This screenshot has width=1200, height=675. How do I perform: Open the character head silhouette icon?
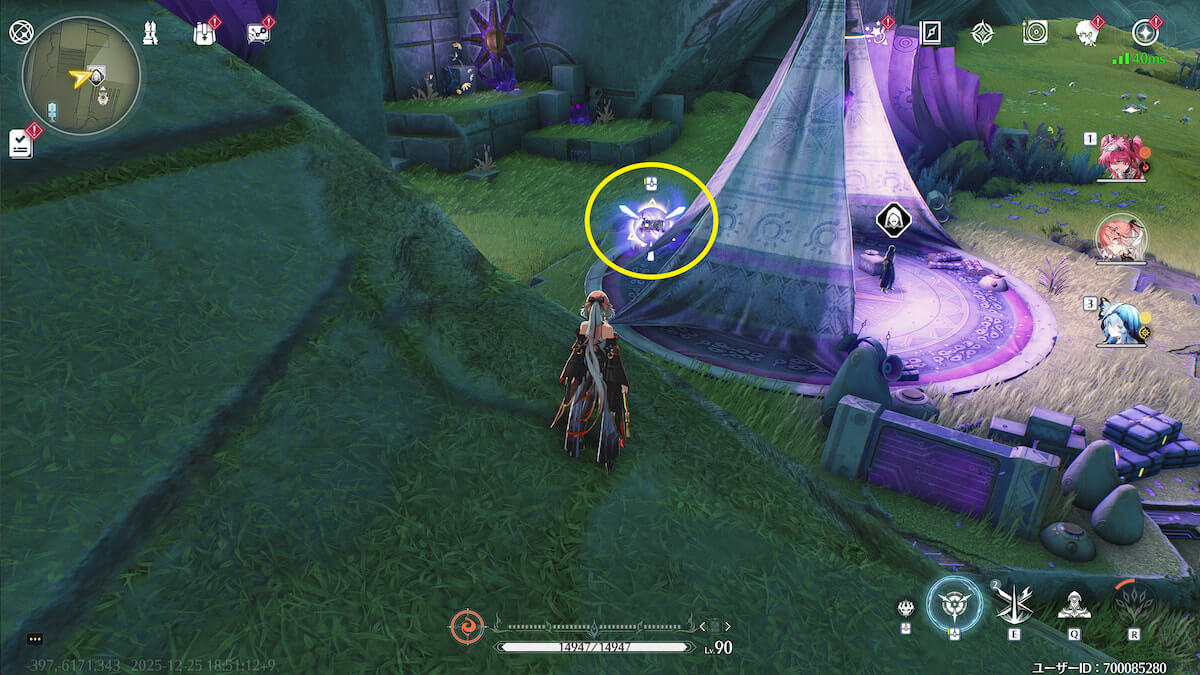coord(1087,33)
